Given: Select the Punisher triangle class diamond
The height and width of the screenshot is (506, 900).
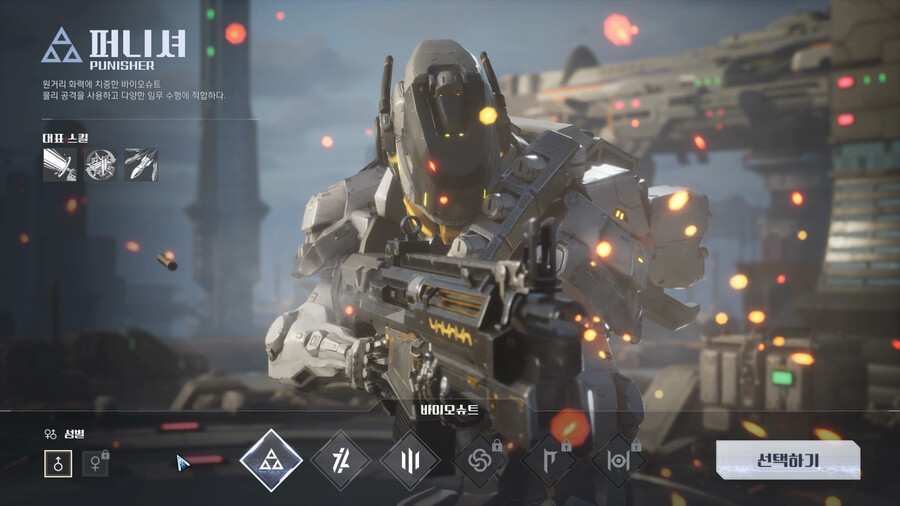Looking at the screenshot, I should point(271,460).
